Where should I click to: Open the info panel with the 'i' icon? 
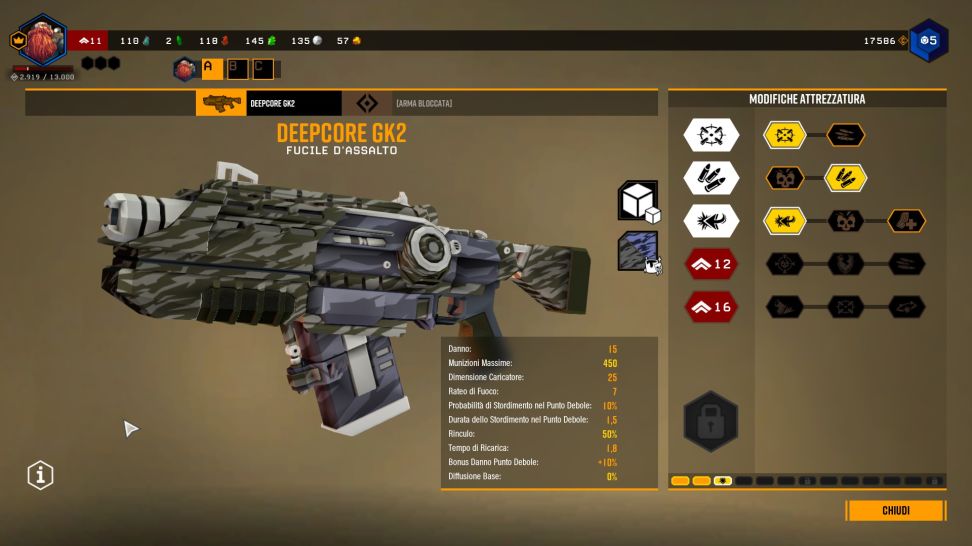40,476
